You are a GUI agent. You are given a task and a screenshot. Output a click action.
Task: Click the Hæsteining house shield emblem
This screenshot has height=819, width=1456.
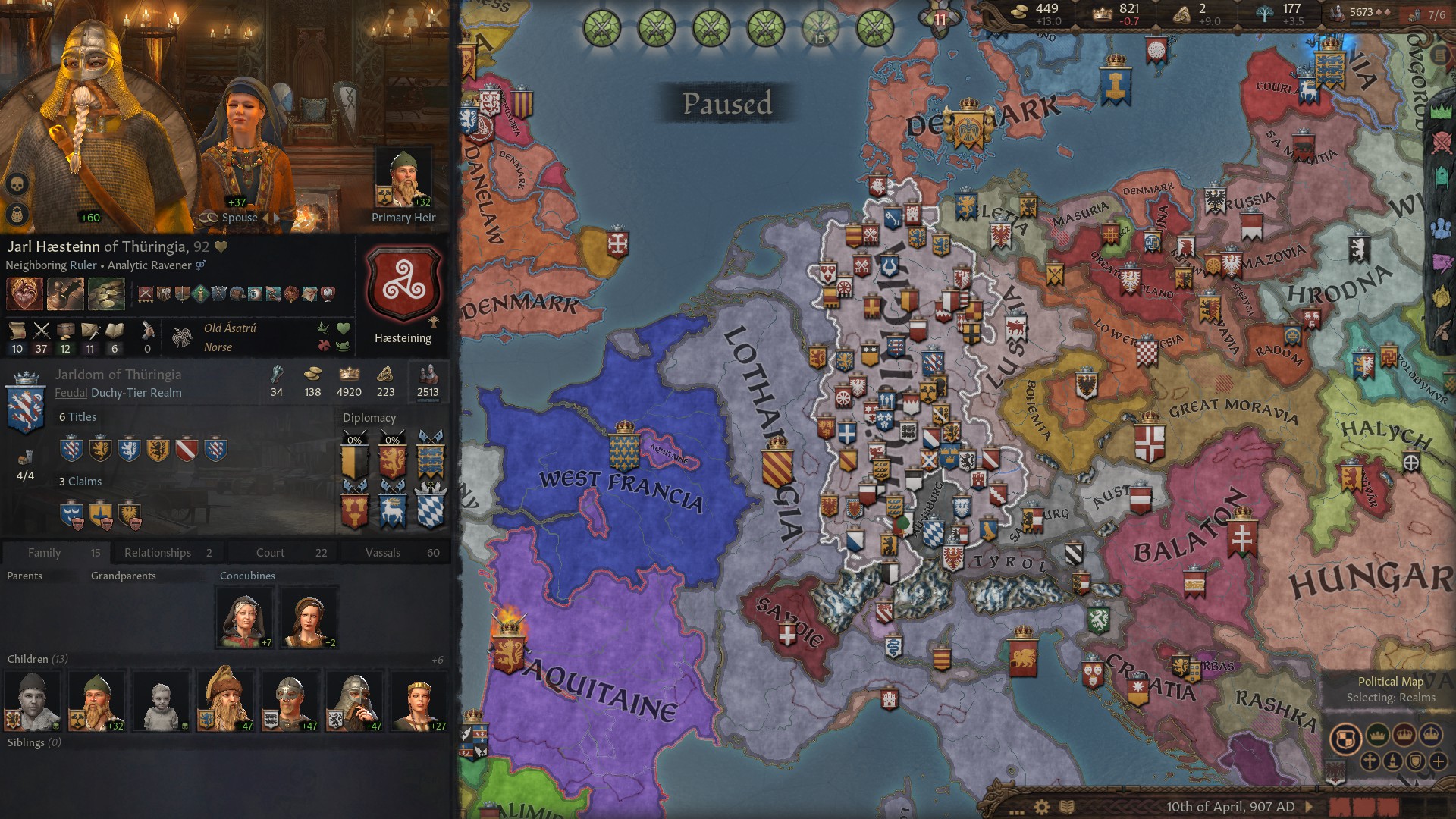pos(404,282)
